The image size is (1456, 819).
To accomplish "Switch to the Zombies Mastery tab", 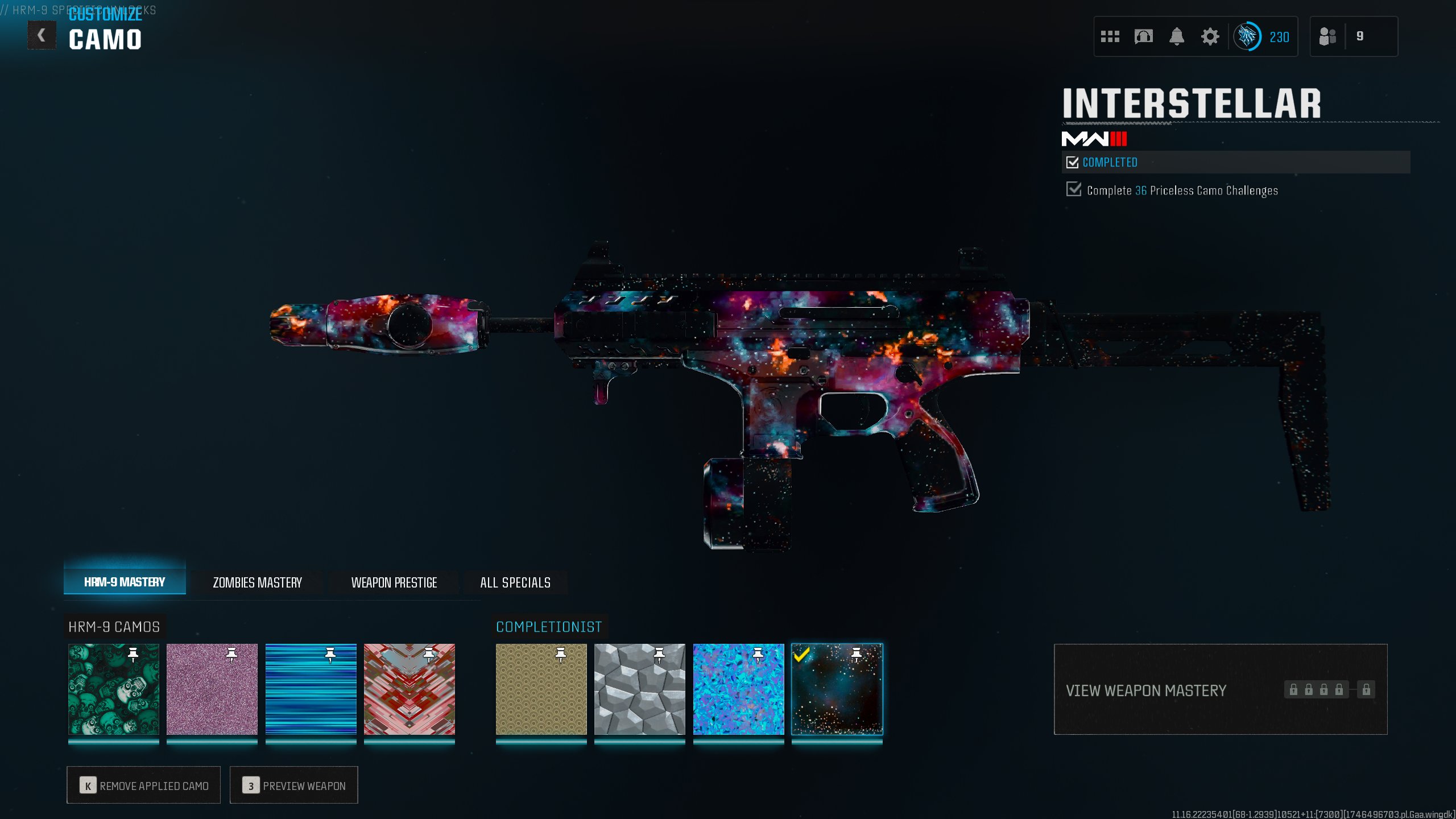I will coord(257,582).
